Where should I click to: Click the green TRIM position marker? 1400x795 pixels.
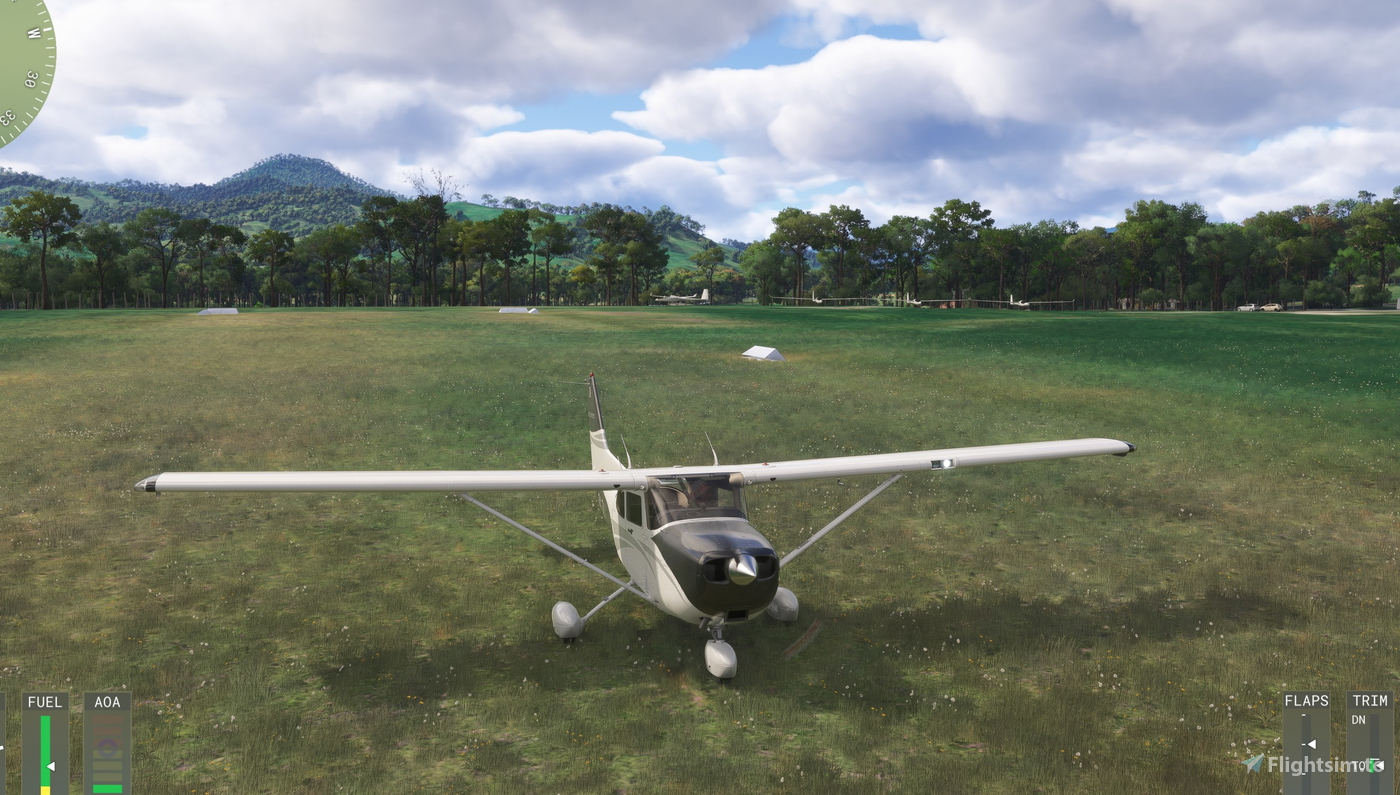[x=1372, y=765]
